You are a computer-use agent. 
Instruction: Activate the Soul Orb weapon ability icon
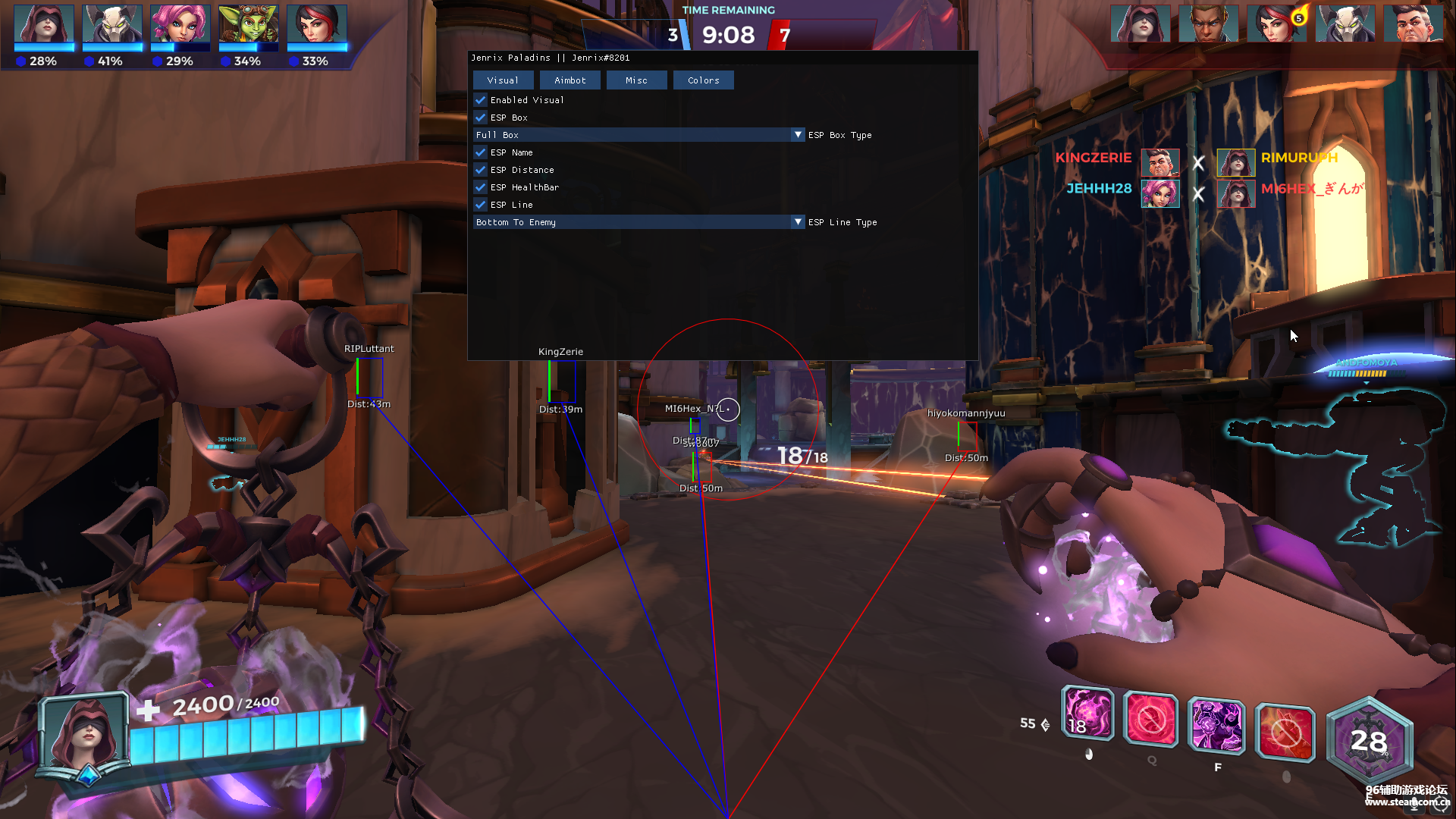click(x=1087, y=714)
